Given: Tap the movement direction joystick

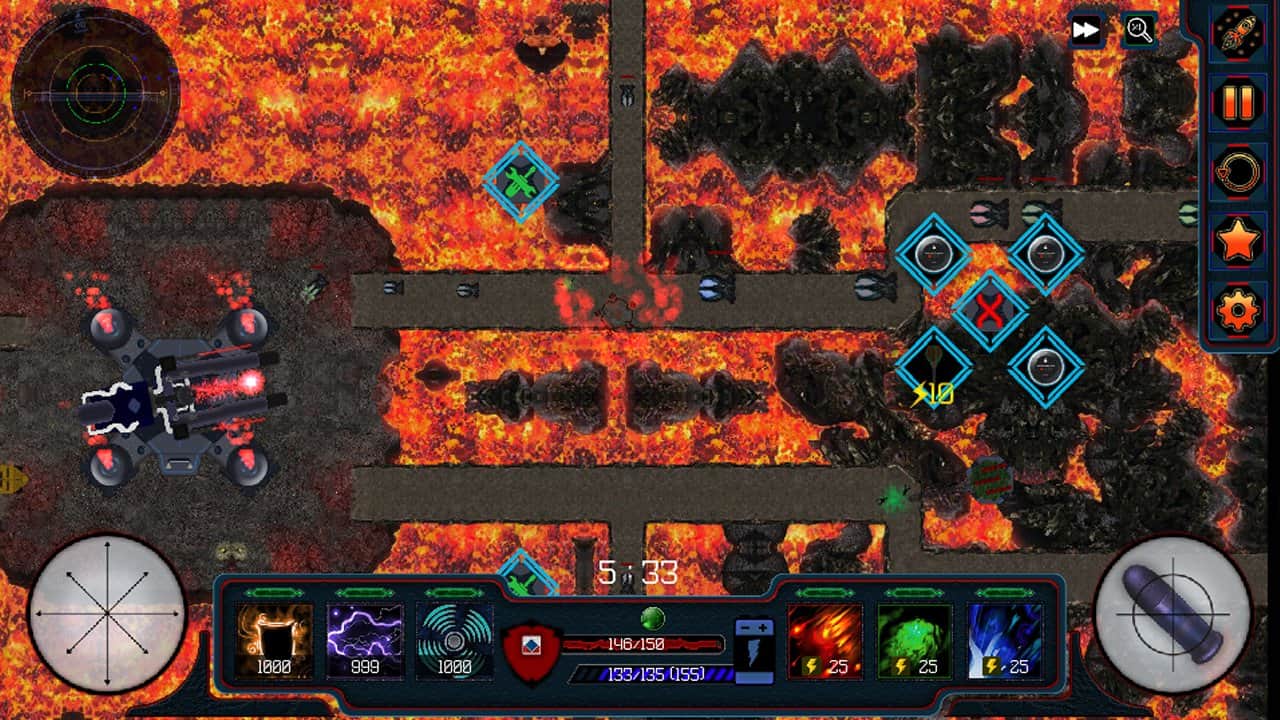Looking at the screenshot, I should click(x=106, y=612).
